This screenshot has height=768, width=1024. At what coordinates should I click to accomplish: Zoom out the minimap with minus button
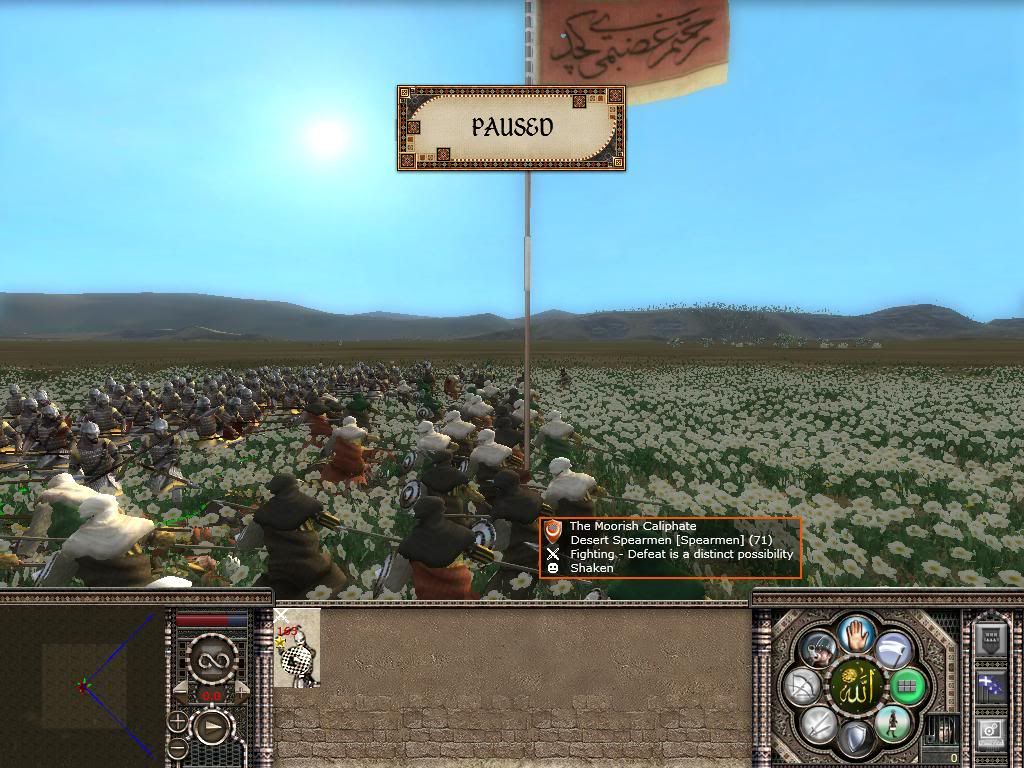(177, 746)
